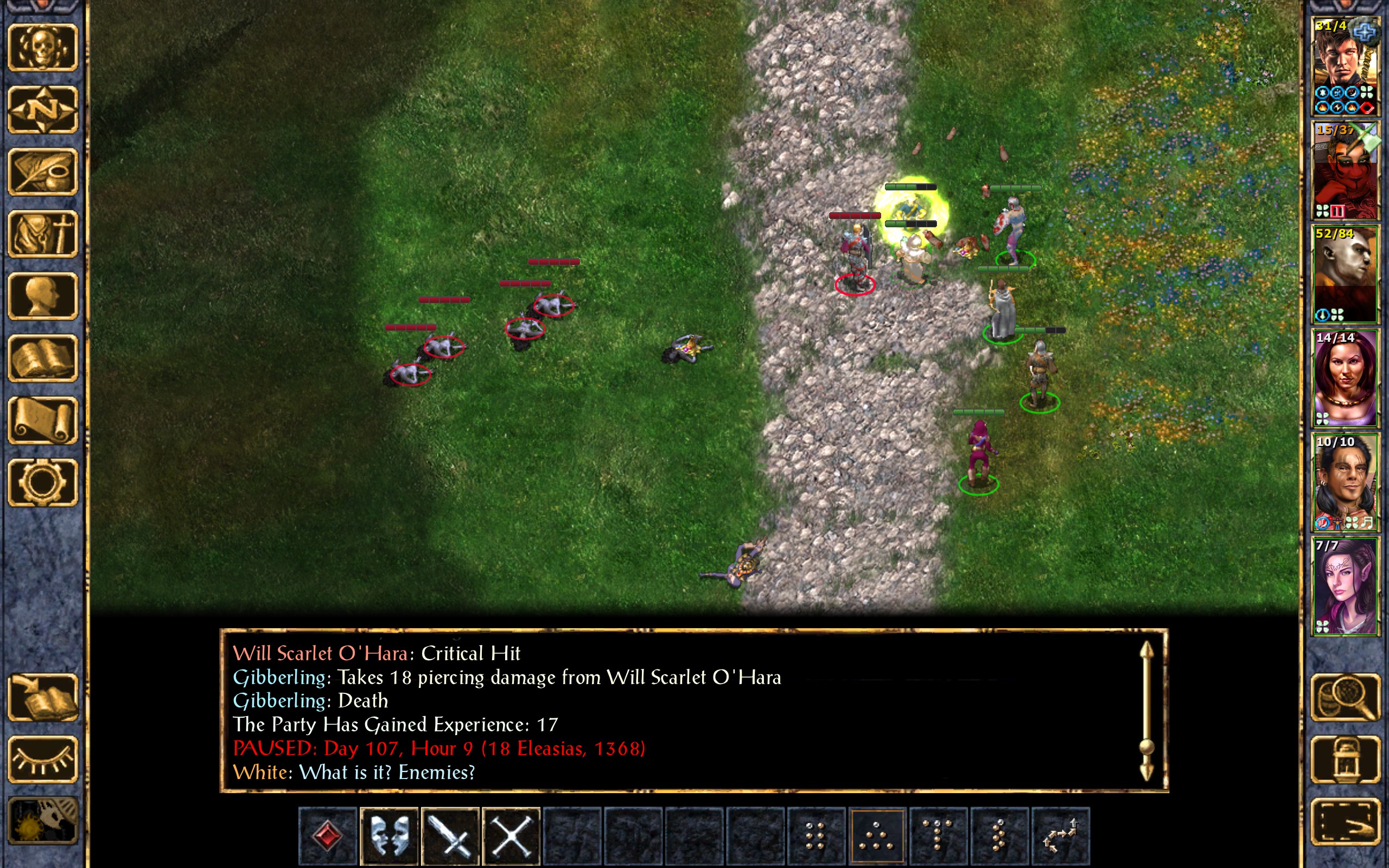This screenshot has height=868, width=1389.
Task: Quick save using the book-with-arrow icon
Action: tap(43, 698)
